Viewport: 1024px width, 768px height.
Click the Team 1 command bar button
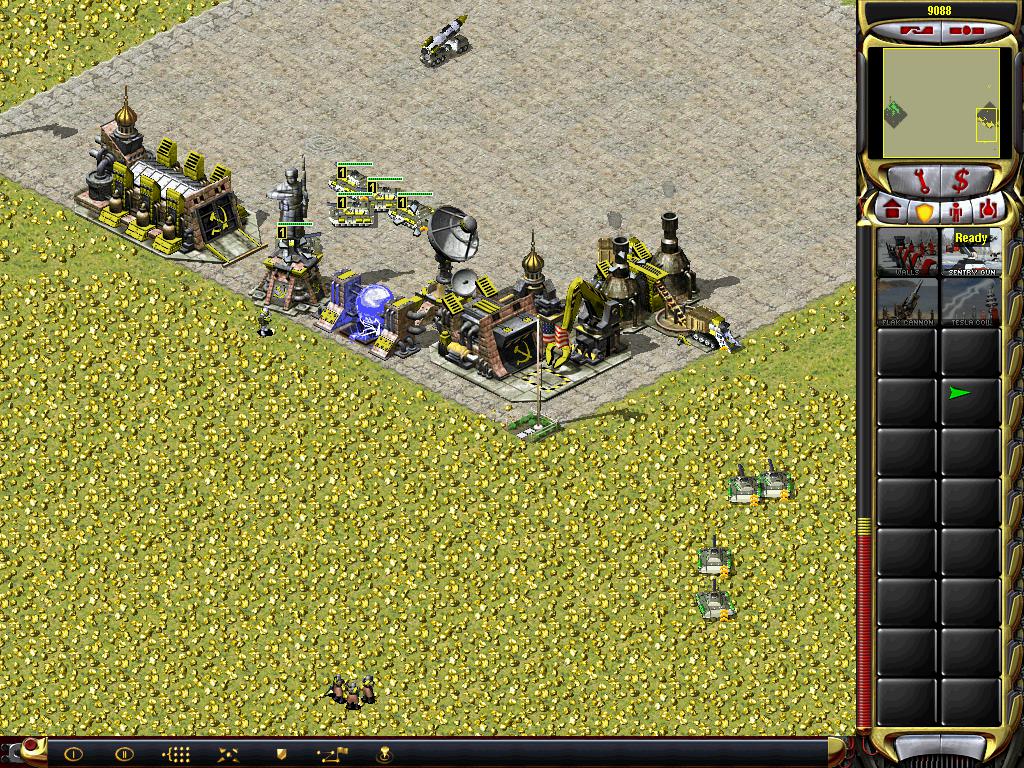pos(73,754)
